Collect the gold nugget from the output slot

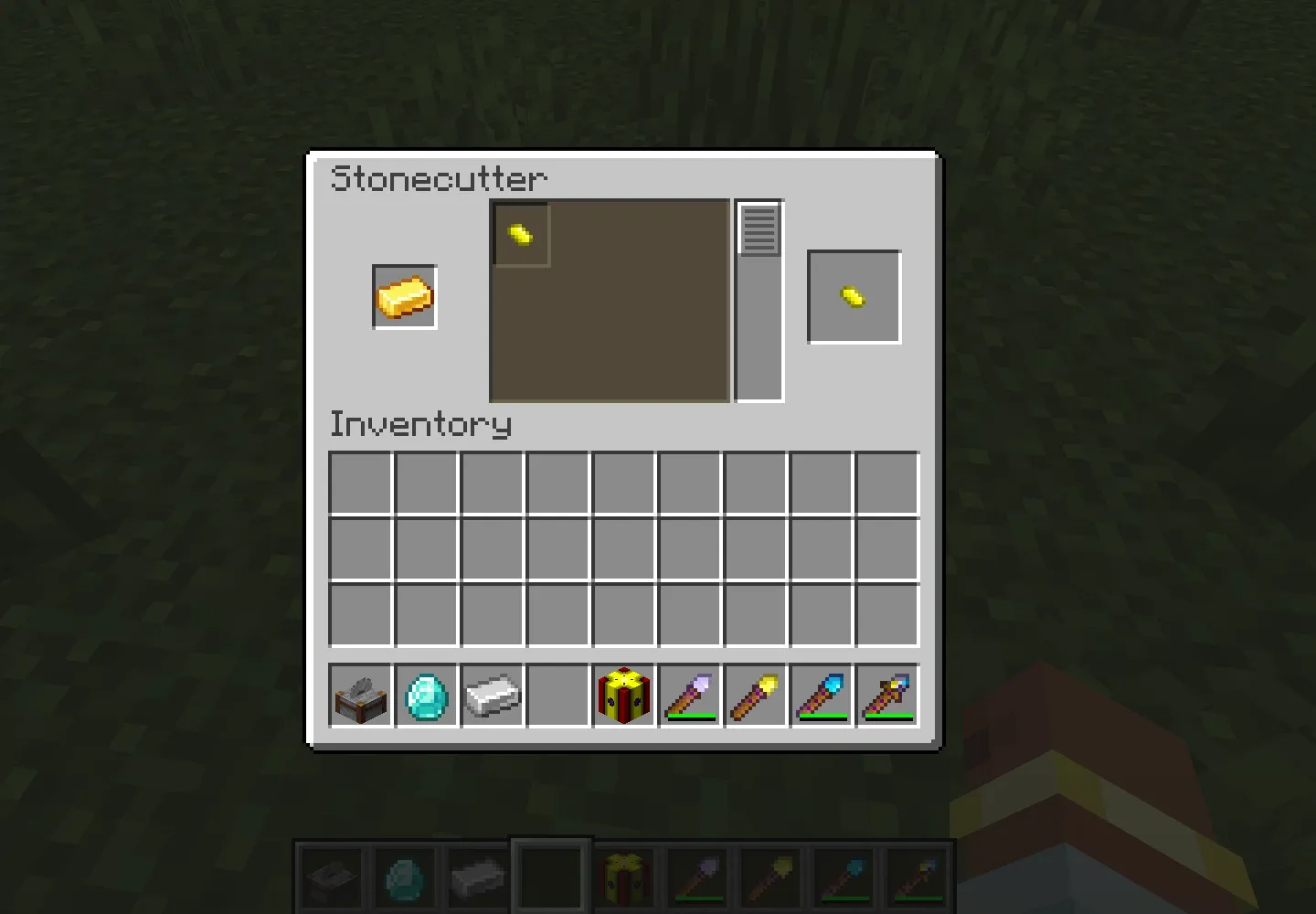[854, 295]
